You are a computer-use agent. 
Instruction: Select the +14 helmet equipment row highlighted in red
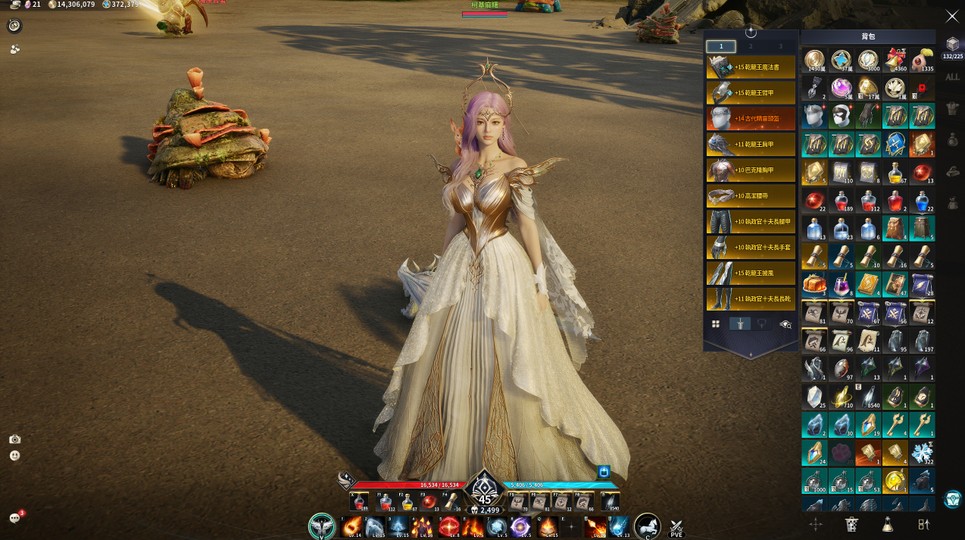[751, 119]
